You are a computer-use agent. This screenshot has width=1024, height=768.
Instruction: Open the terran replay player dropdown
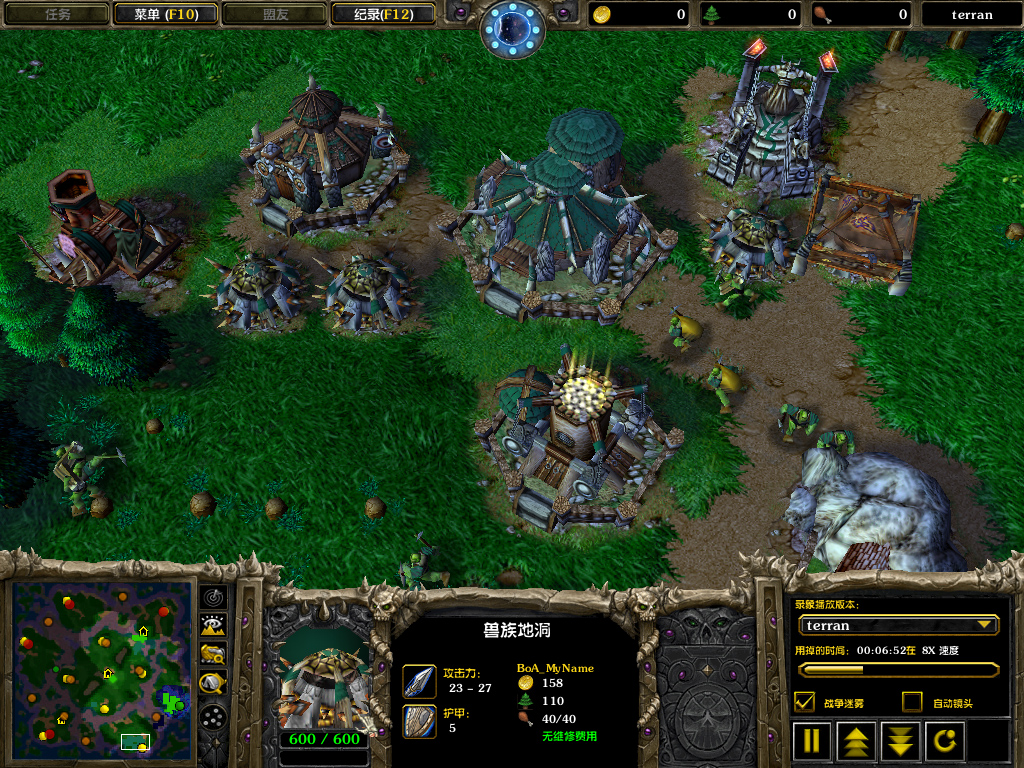899,625
